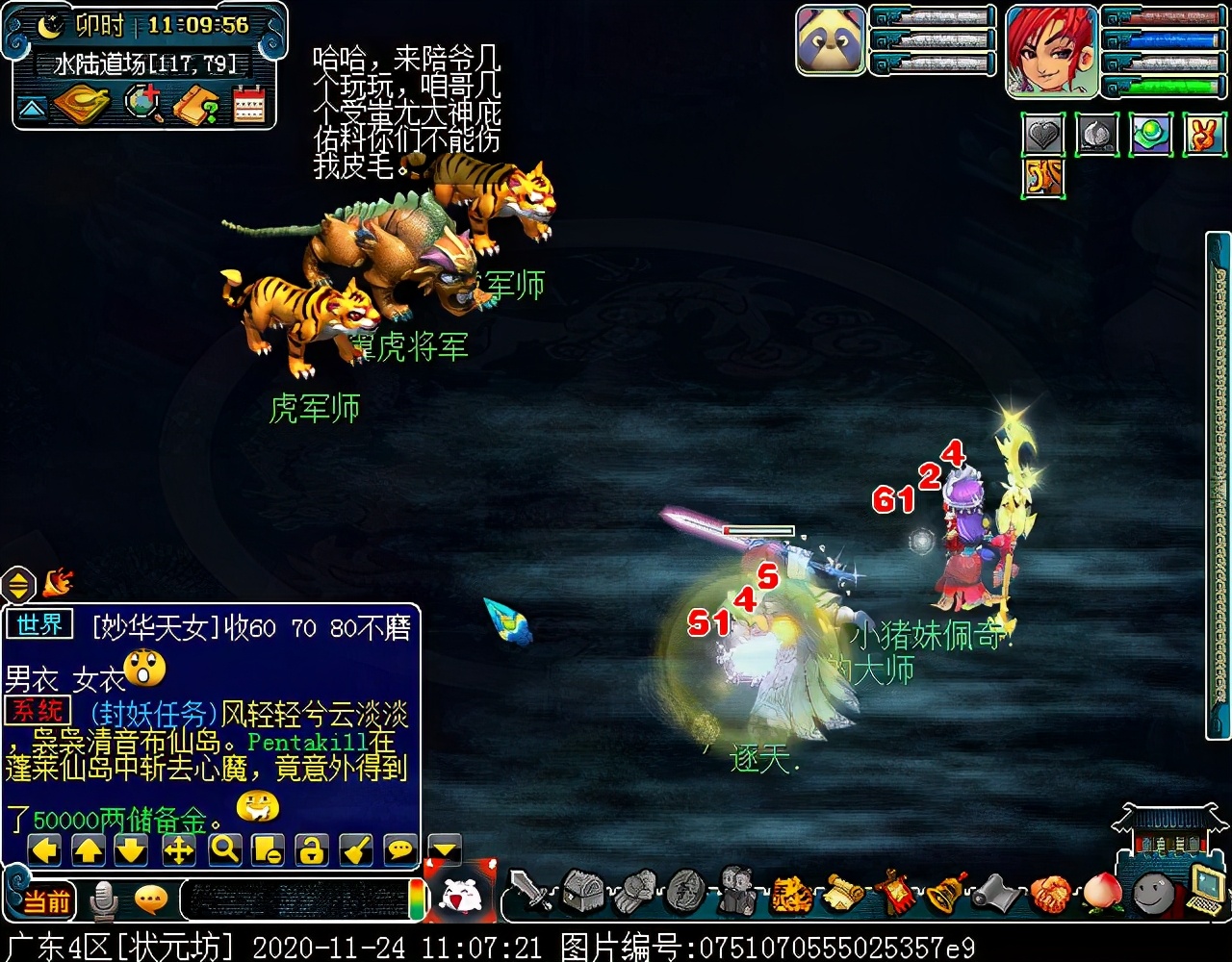1232x962 pixels.
Task: Open the world map globe icon
Action: (143, 104)
